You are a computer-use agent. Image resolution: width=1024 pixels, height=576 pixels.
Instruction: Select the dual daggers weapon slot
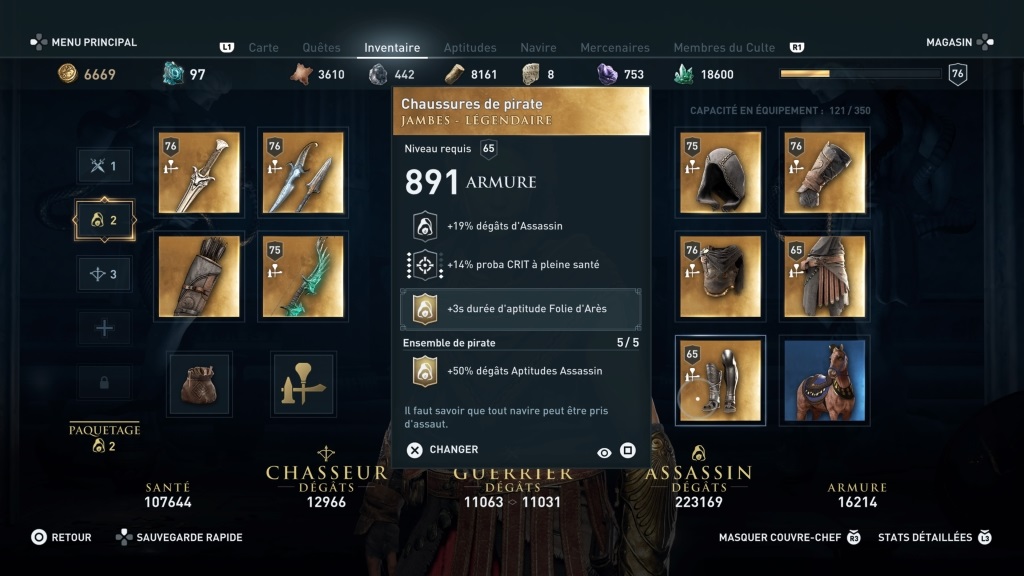click(x=302, y=173)
